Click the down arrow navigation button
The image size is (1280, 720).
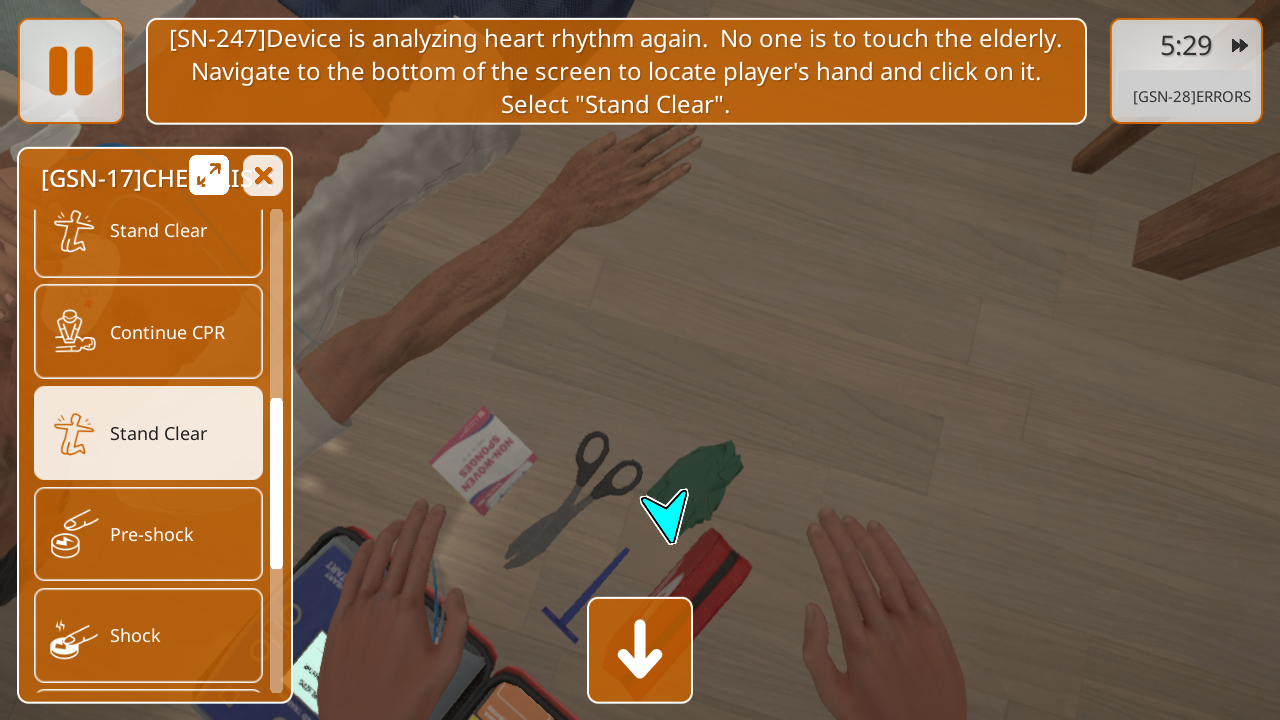point(640,650)
